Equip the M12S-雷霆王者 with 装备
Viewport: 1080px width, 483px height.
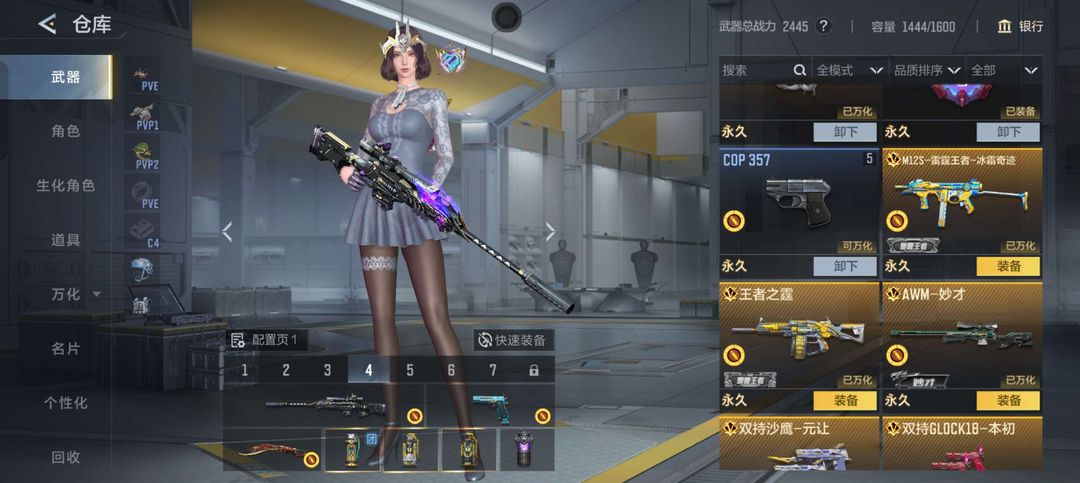(1007, 266)
